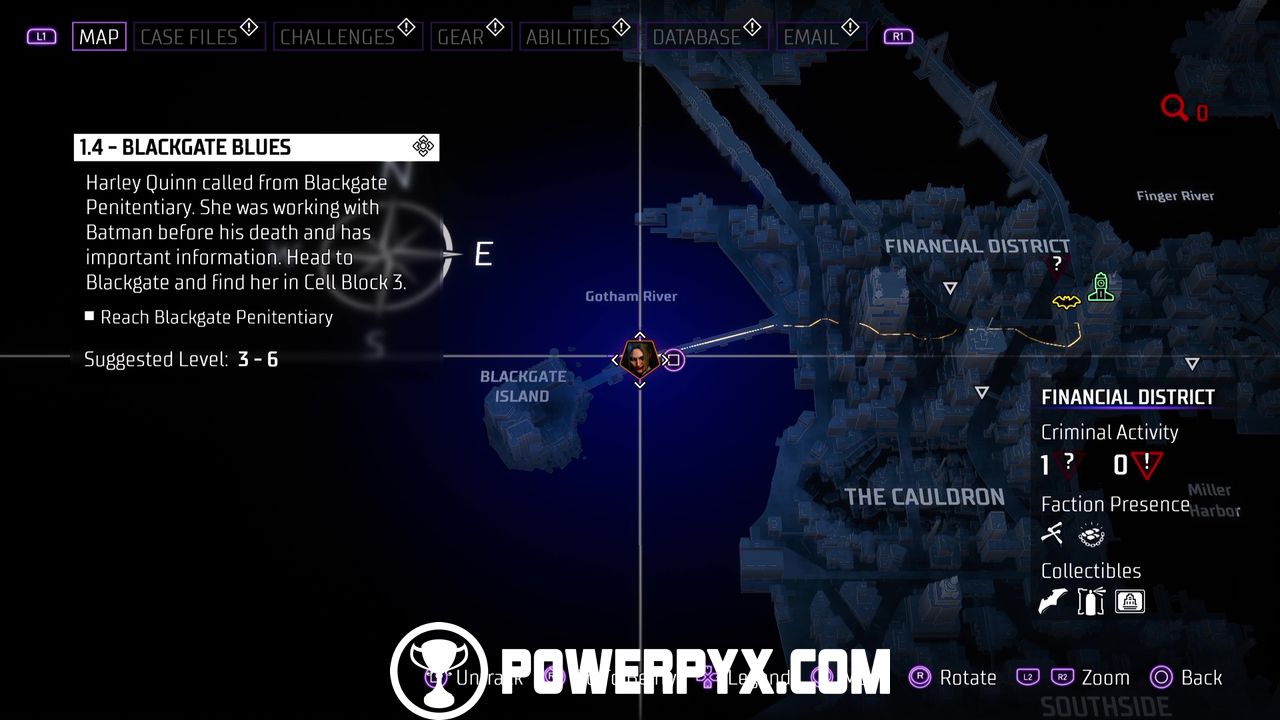This screenshot has width=1280, height=720.
Task: Open the Gear tab
Action: click(x=461, y=37)
